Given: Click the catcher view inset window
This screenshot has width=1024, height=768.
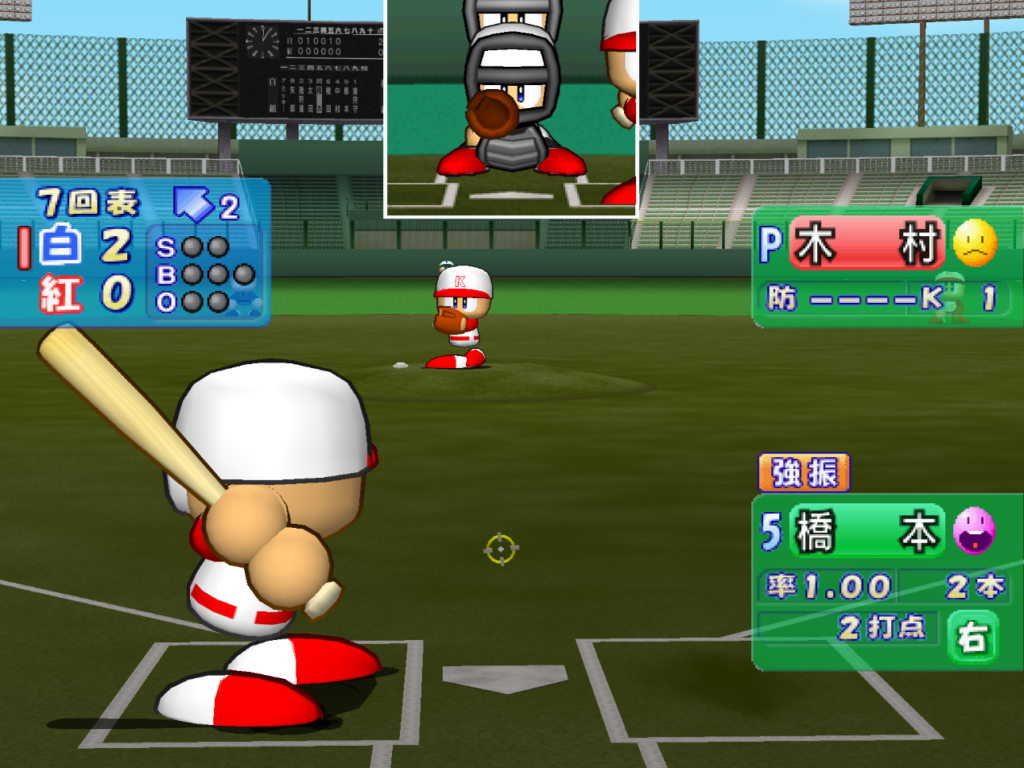Looking at the screenshot, I should click(x=511, y=106).
